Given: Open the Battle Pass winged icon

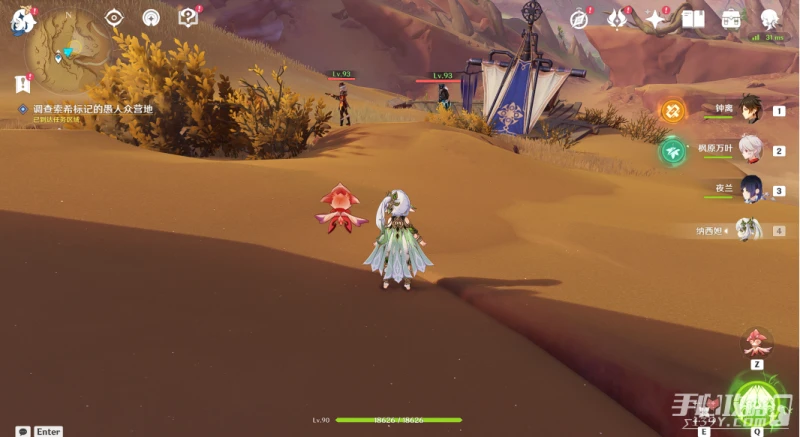Looking at the screenshot, I should (619, 18).
